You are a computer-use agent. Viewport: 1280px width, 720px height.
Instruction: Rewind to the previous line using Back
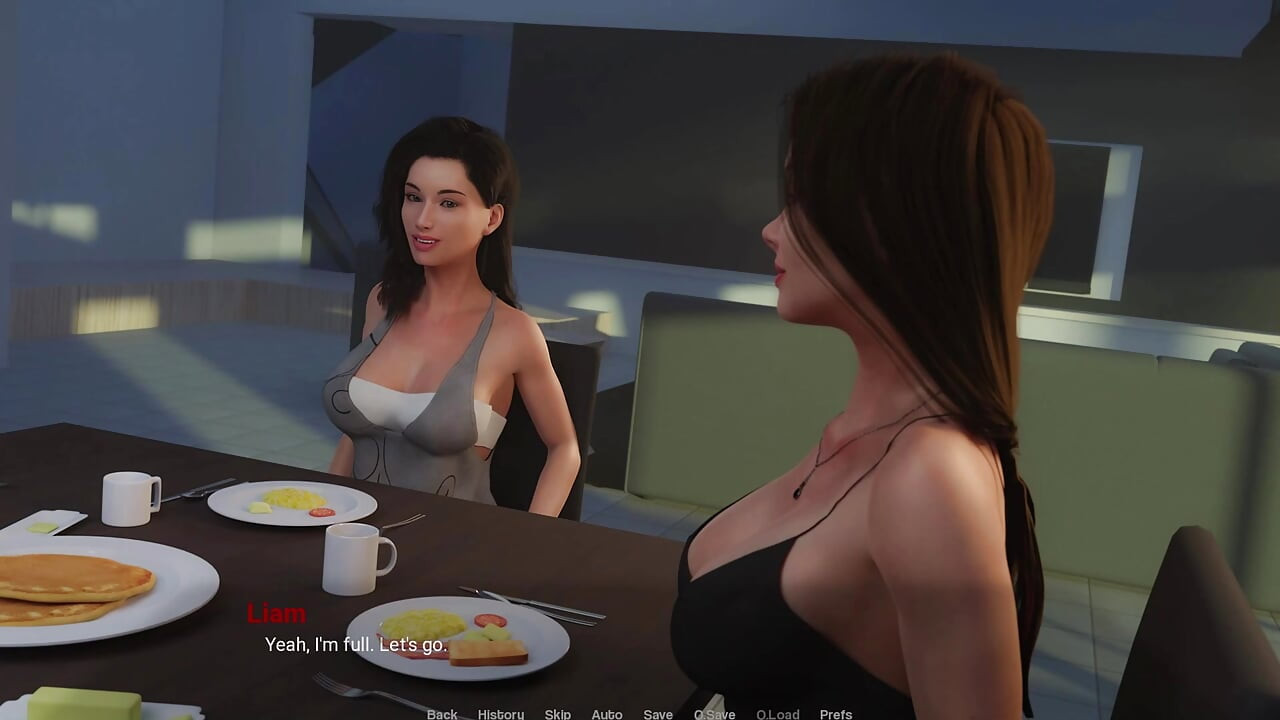(441, 714)
